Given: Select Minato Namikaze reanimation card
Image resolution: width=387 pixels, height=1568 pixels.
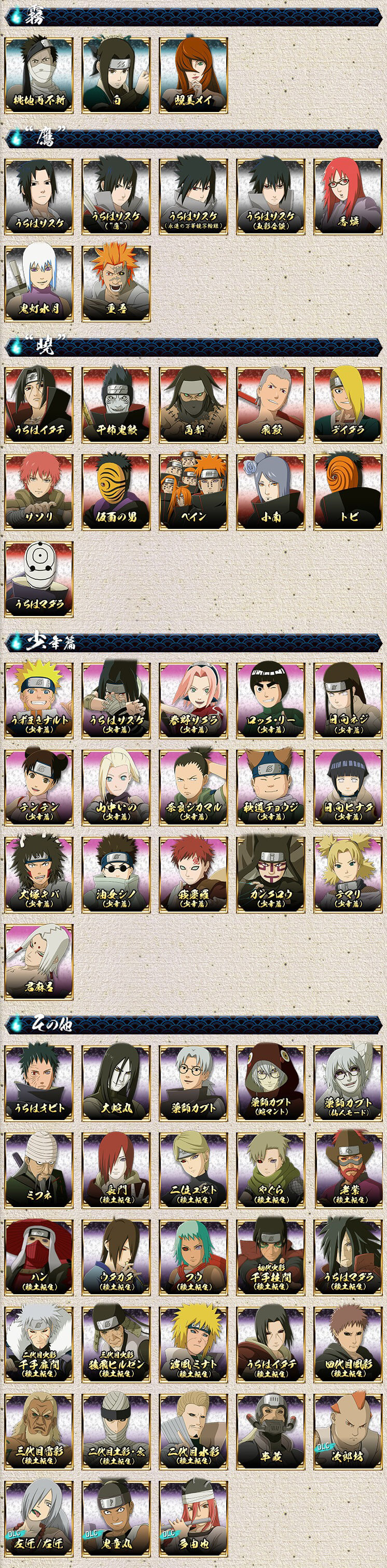Looking at the screenshot, I should point(193,1344).
